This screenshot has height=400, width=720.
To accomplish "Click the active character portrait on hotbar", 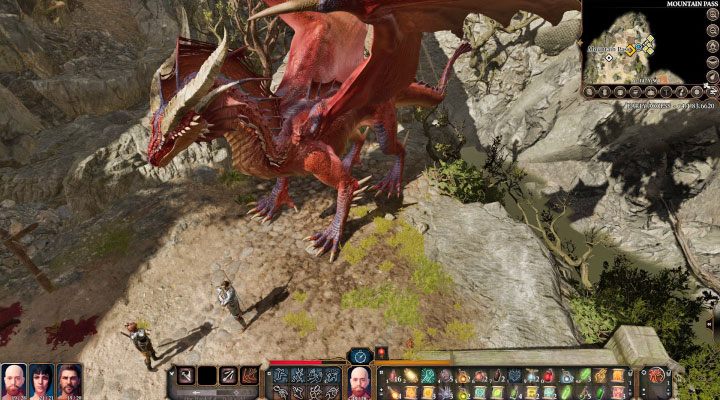I will 359,380.
